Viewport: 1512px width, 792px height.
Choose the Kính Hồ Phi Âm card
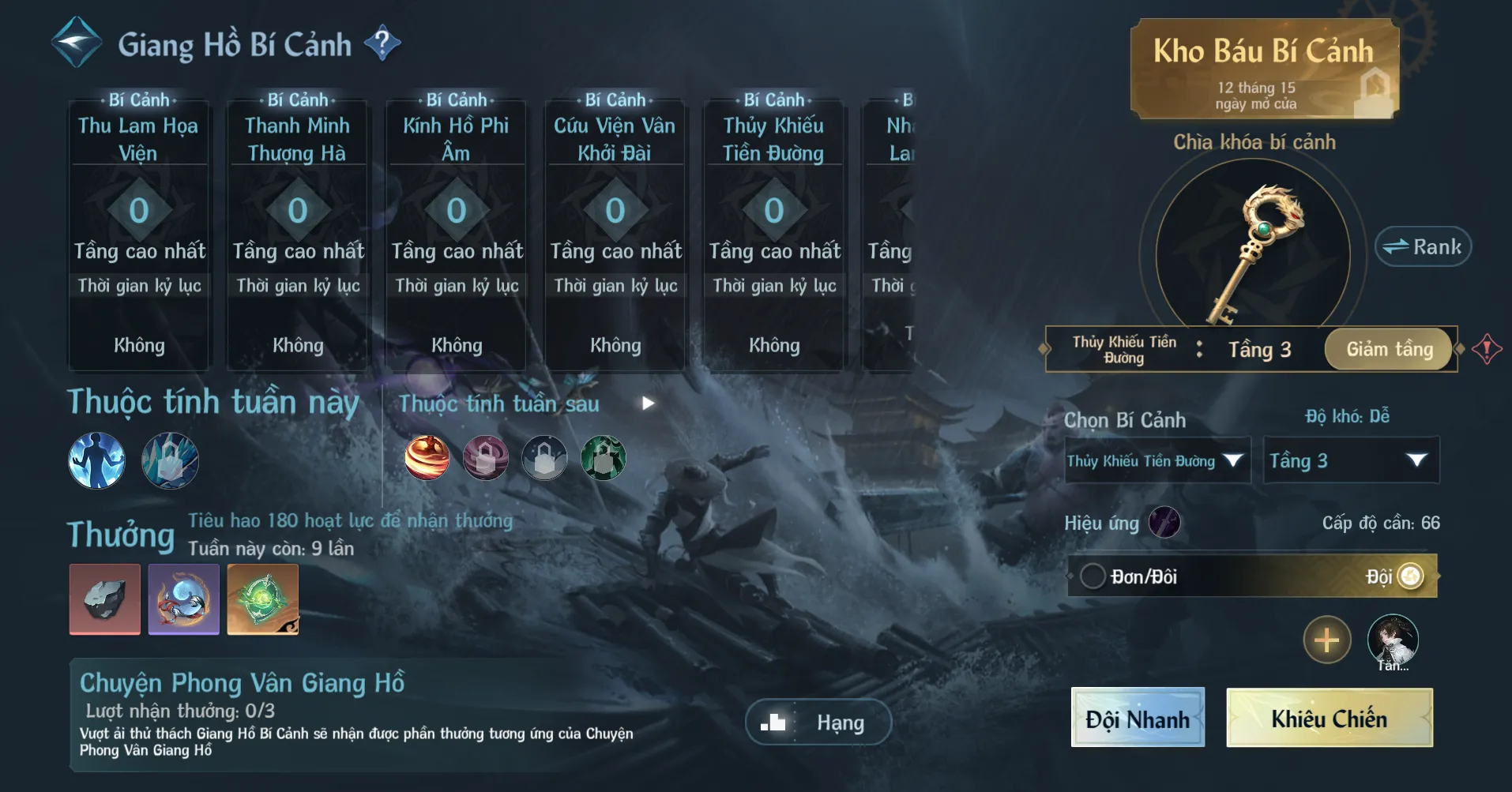[456, 235]
